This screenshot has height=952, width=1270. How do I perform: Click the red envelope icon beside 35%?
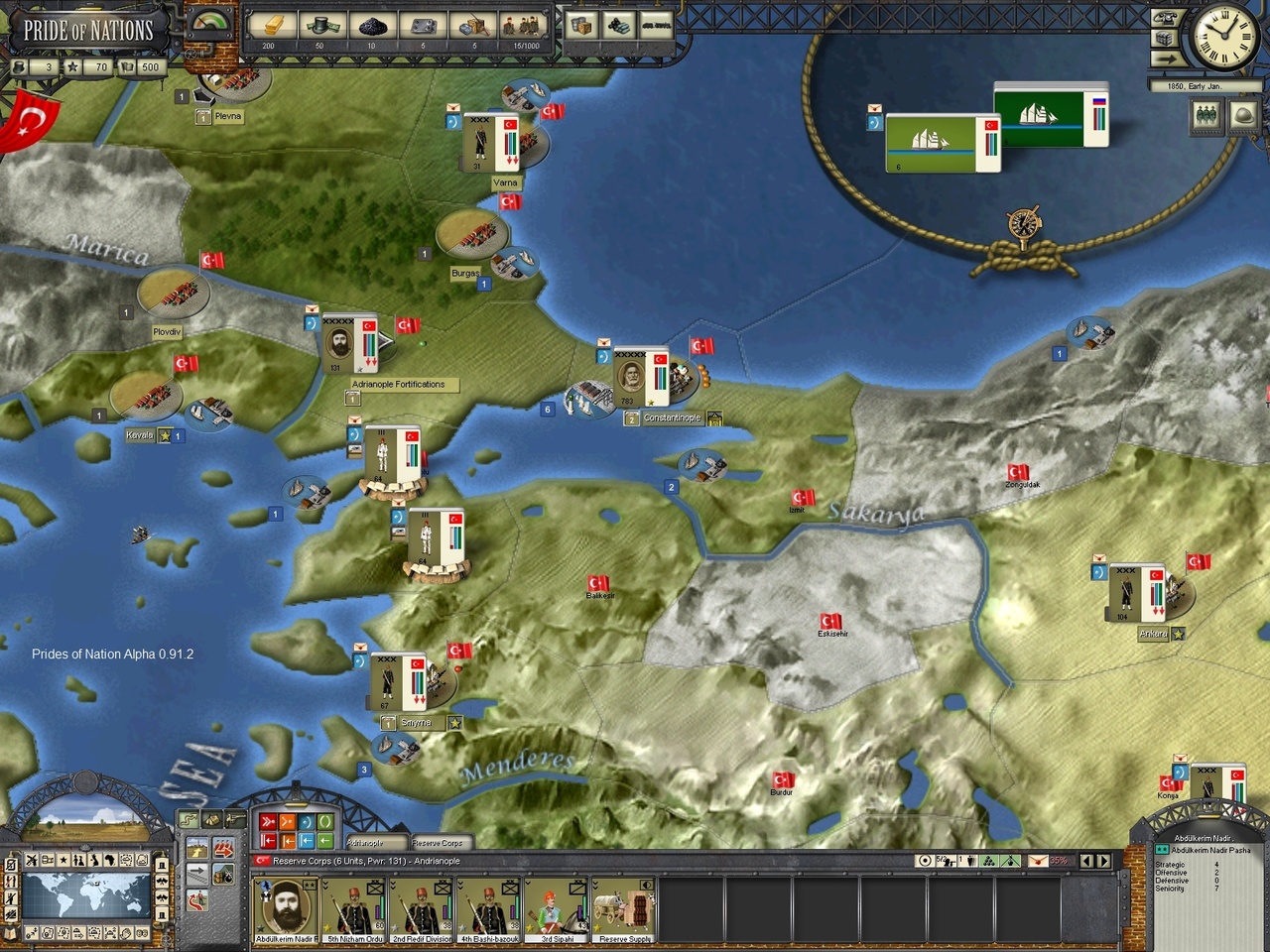[1037, 861]
